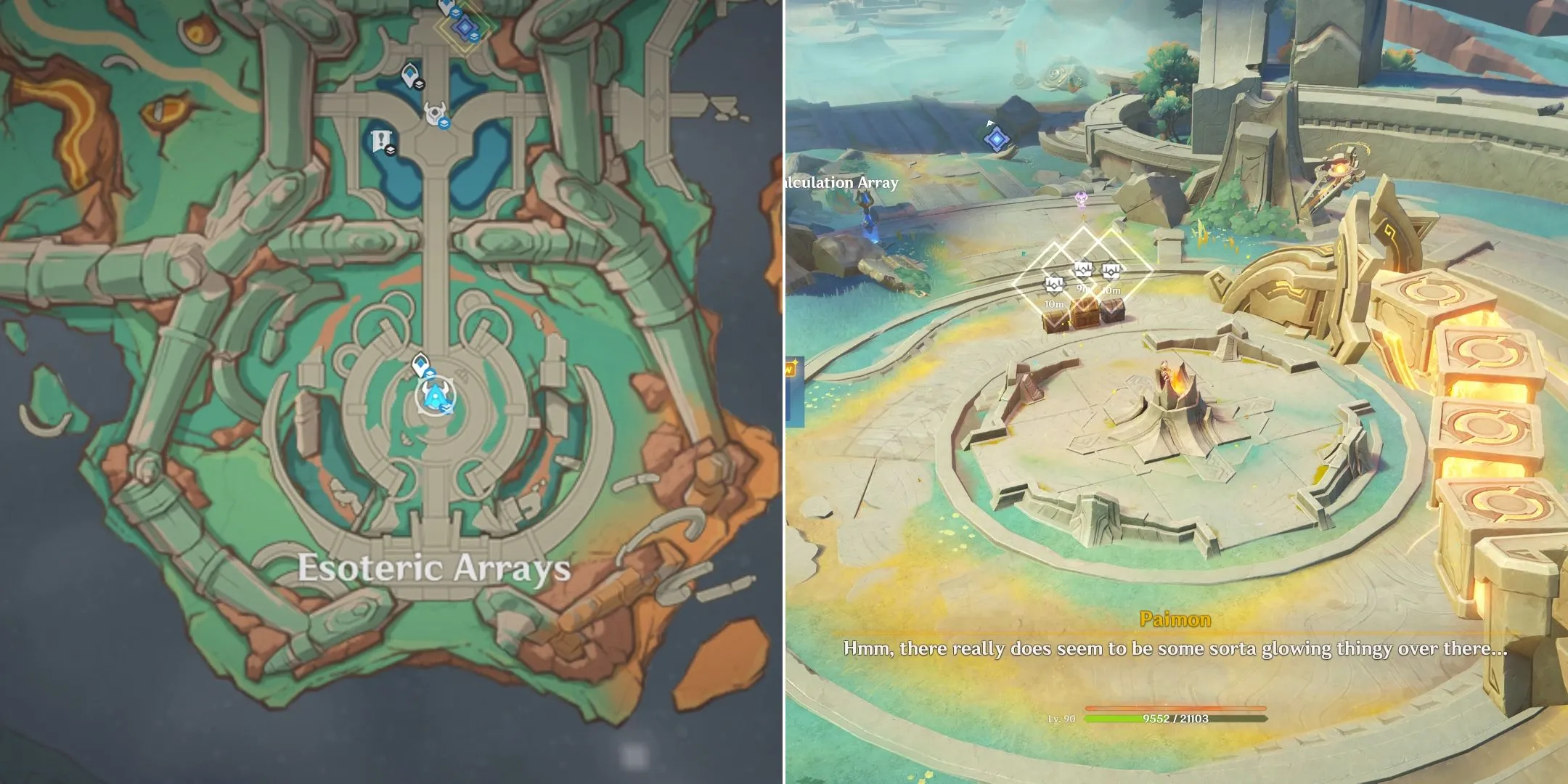Open the NEW event banner on the left edge
Image resolution: width=1568 pixels, height=784 pixels.
click(789, 368)
